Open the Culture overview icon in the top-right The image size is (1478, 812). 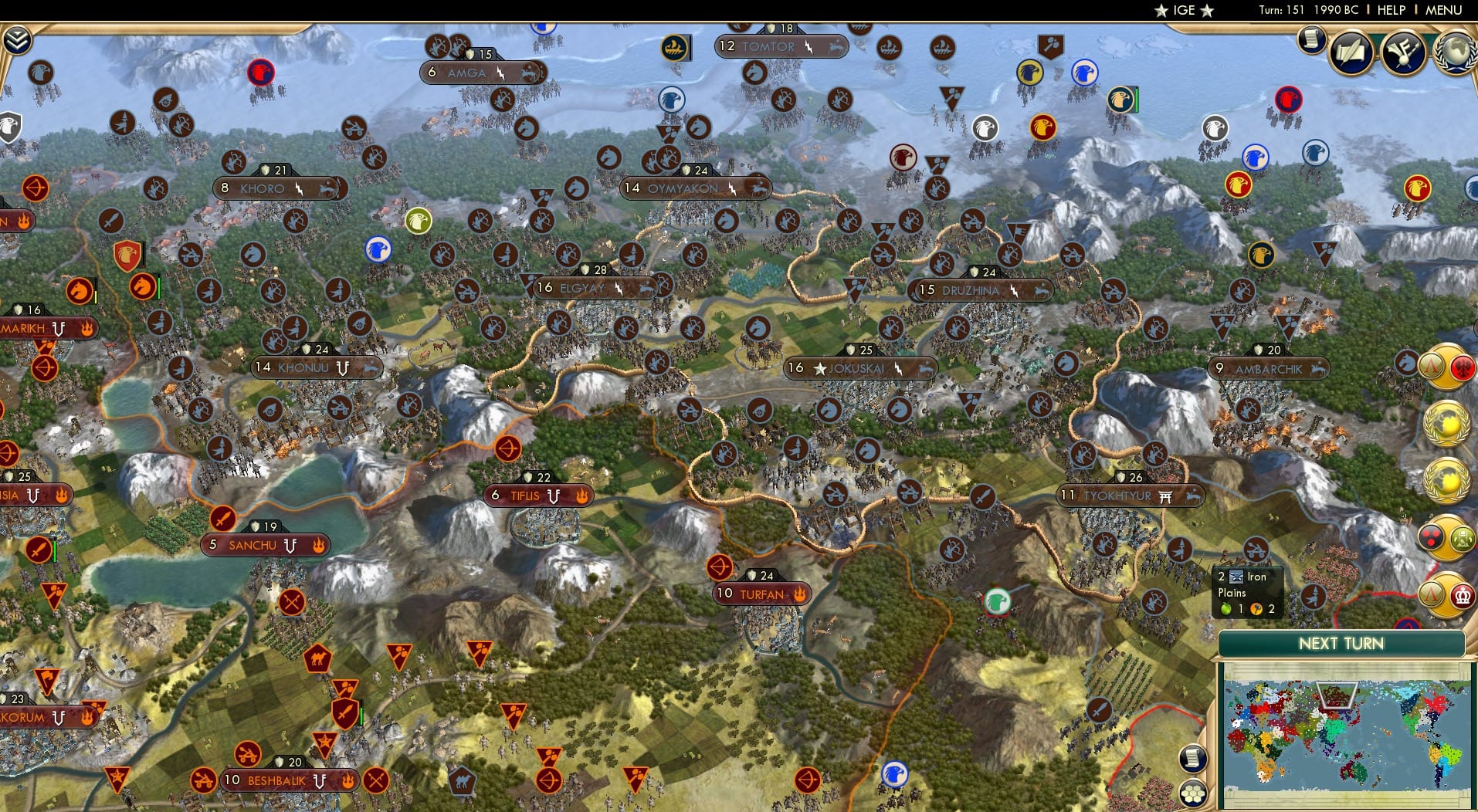tap(1402, 52)
